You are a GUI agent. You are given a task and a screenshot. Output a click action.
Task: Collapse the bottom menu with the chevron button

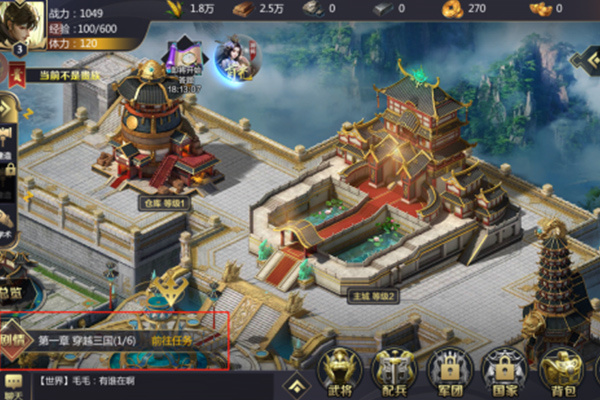pyautogui.click(x=294, y=384)
